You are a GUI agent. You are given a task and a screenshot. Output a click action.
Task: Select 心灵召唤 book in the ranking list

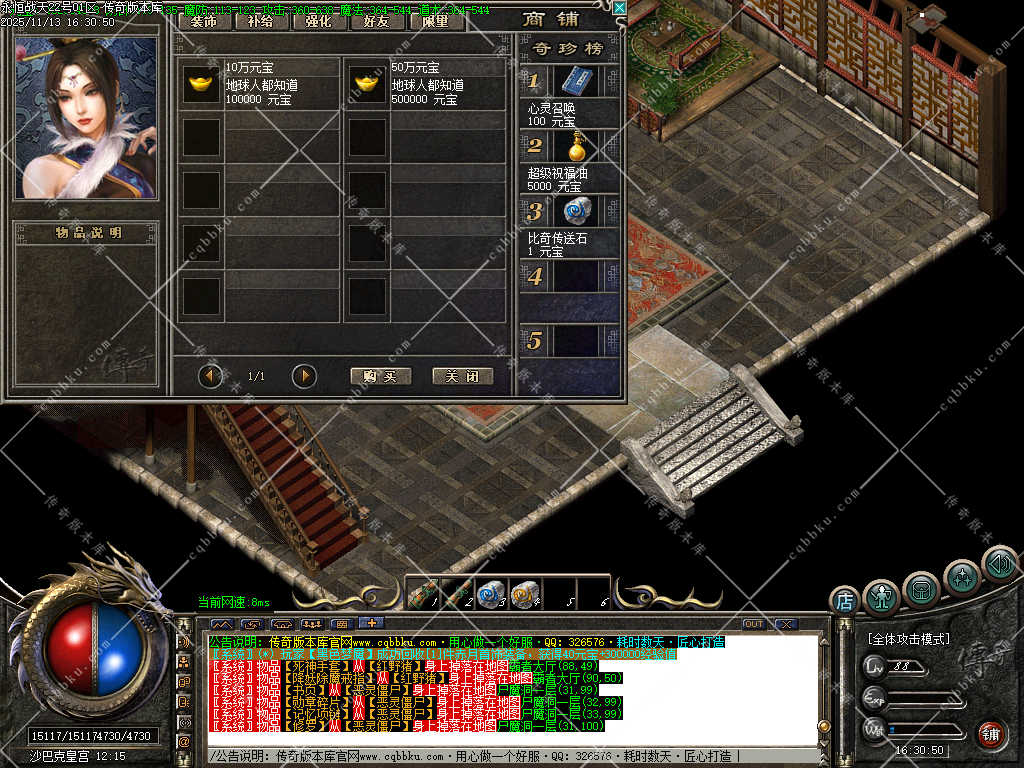[x=574, y=81]
